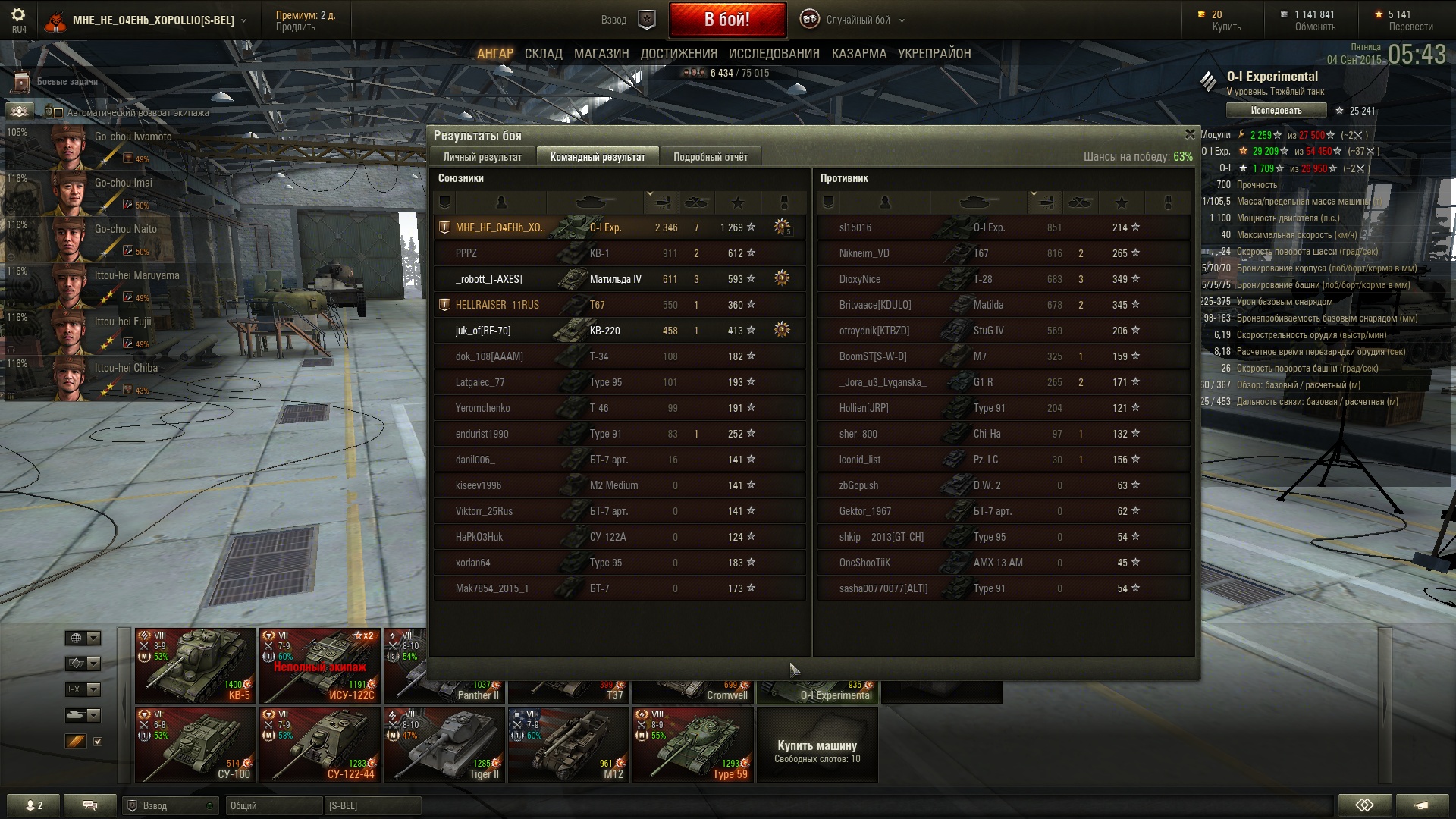
Task: Open the ИССЛЕДОВАНИЯ tech tree
Action: (x=773, y=54)
